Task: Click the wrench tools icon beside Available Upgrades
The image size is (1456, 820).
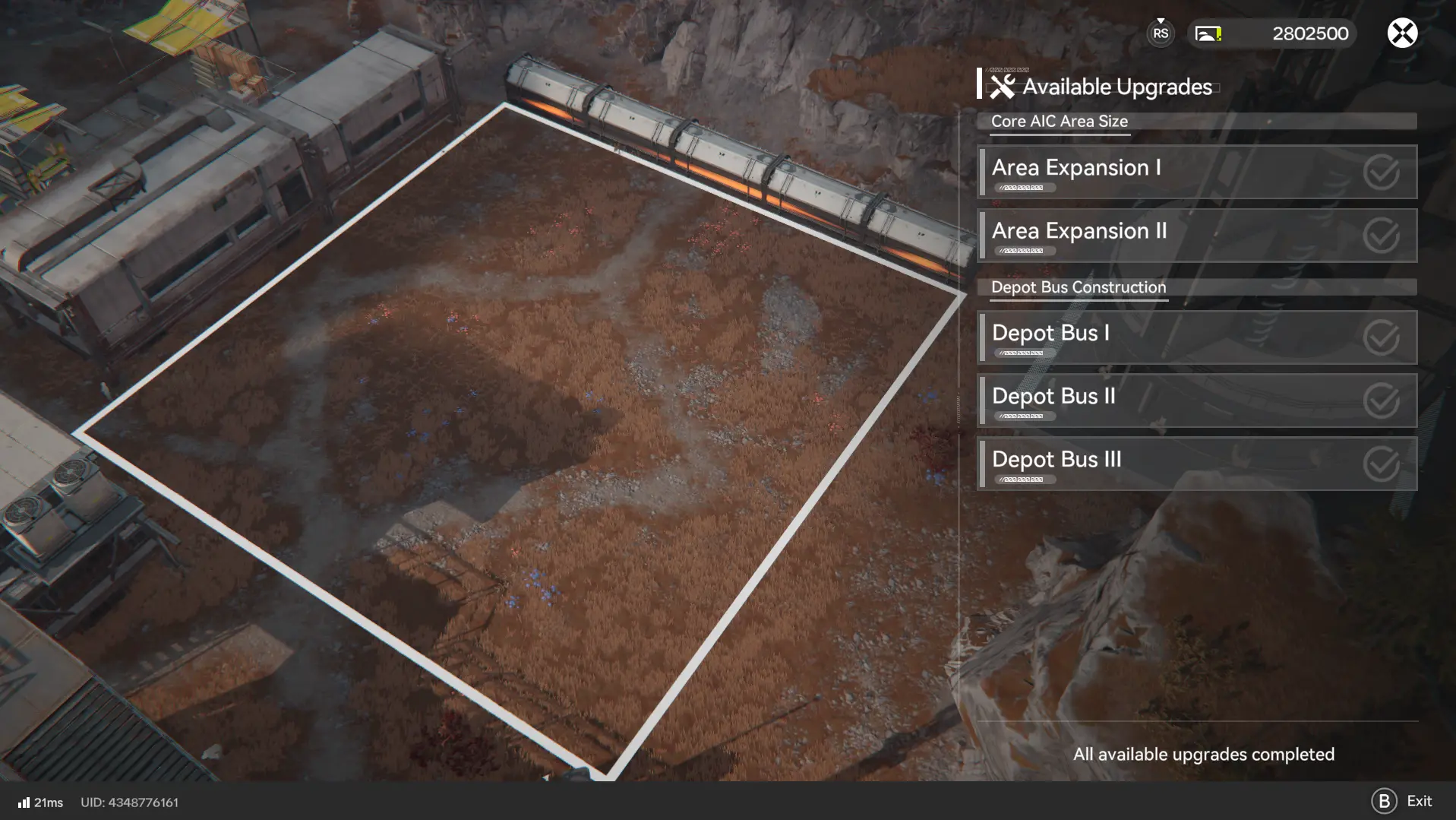Action: click(1004, 86)
